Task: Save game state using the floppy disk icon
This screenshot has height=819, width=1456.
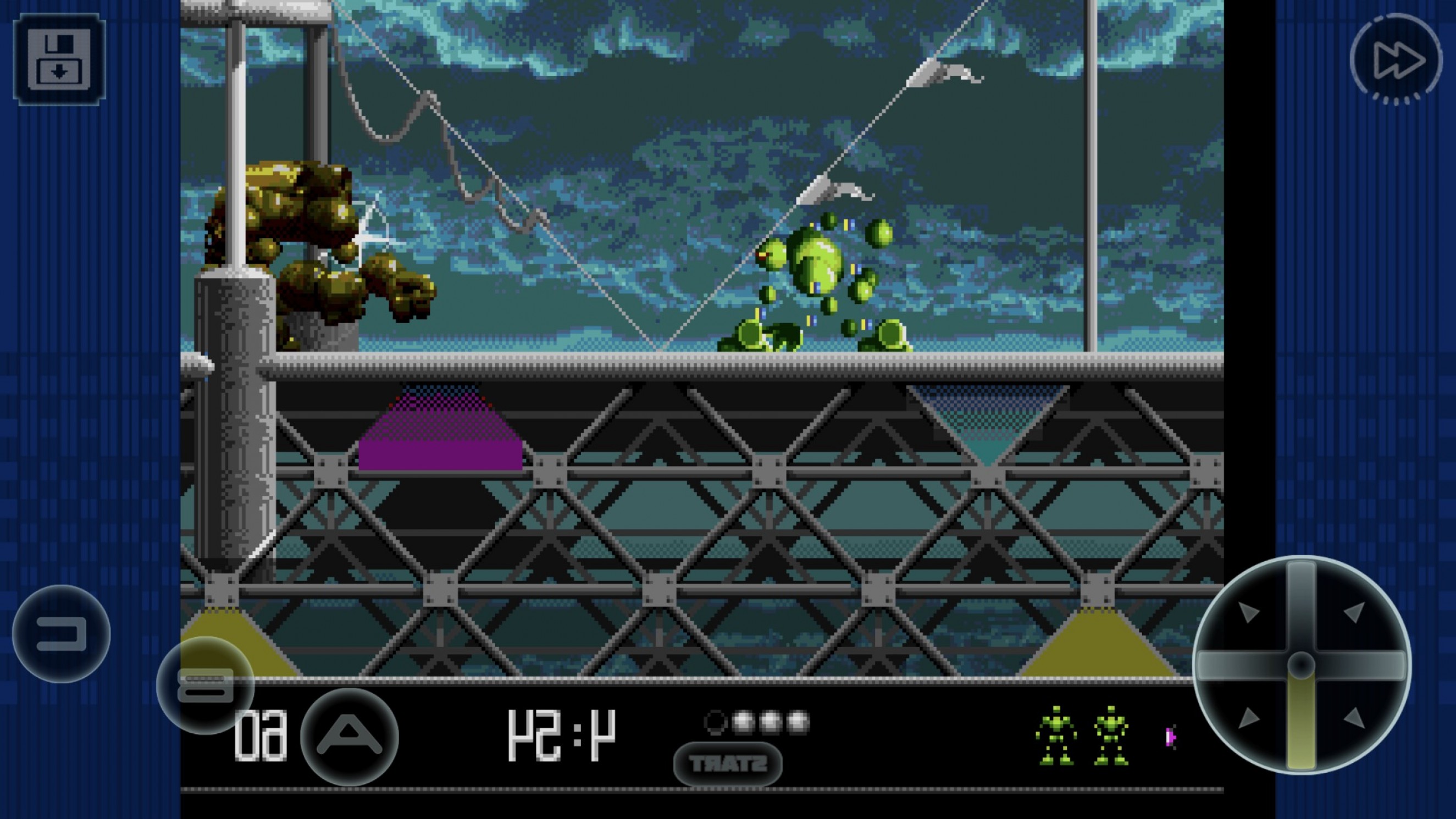Action: coord(59,60)
